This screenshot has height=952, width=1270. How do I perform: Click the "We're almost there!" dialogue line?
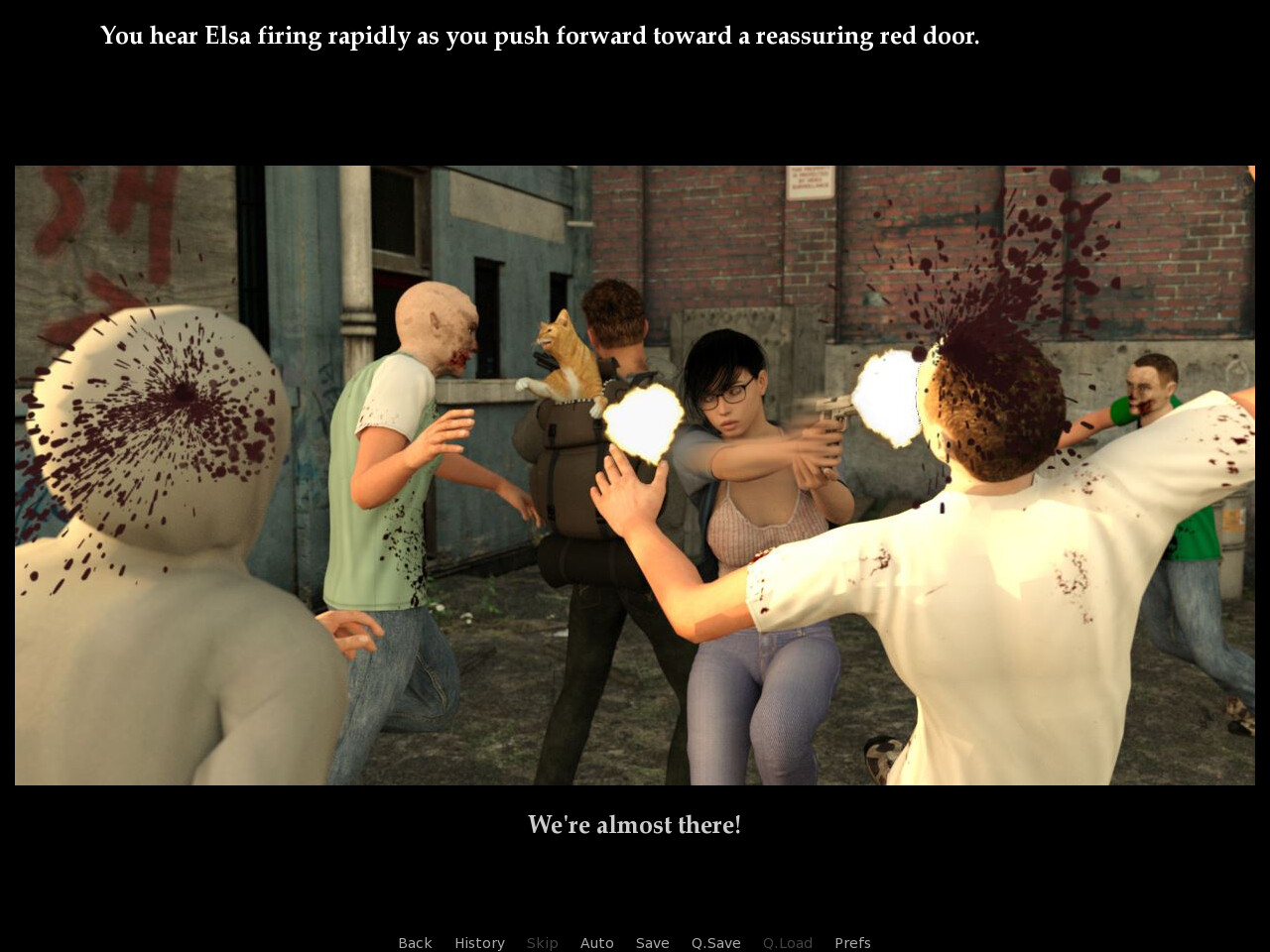click(x=634, y=823)
